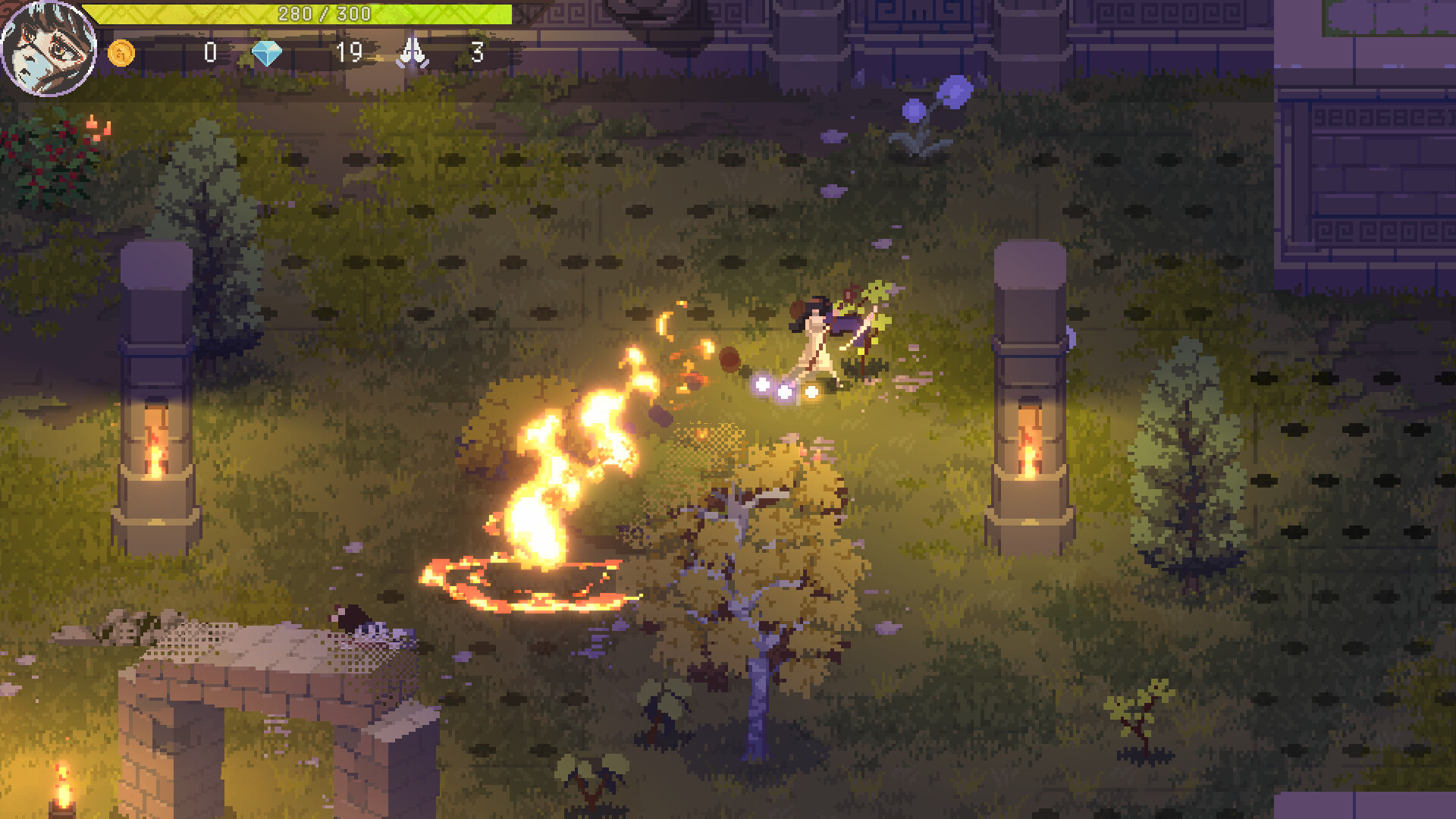Screen dimensions: 1456x819
Task: Open the character portrait in the corner
Action: [x=49, y=47]
